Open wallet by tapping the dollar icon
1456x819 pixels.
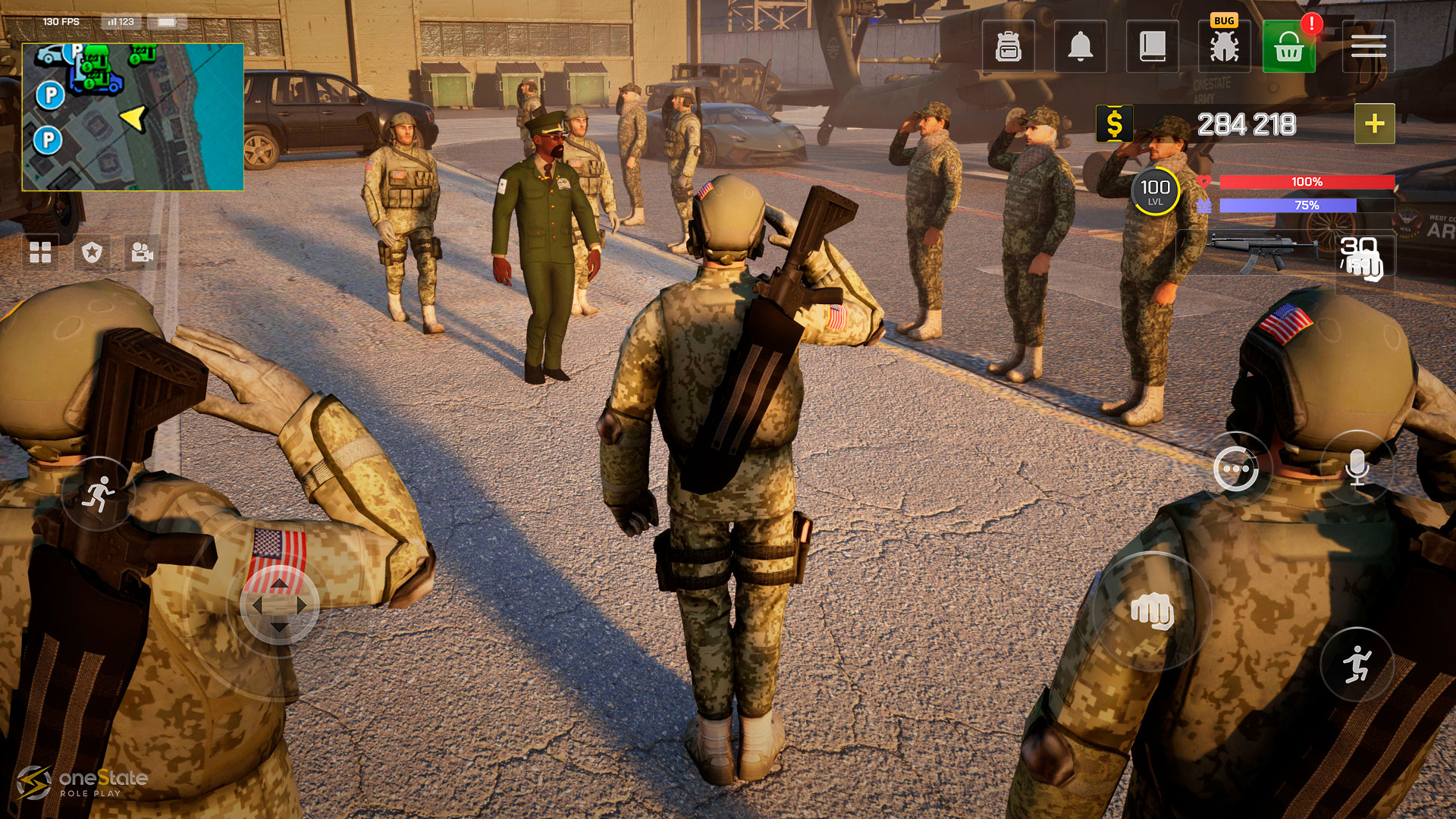[x=1113, y=124]
